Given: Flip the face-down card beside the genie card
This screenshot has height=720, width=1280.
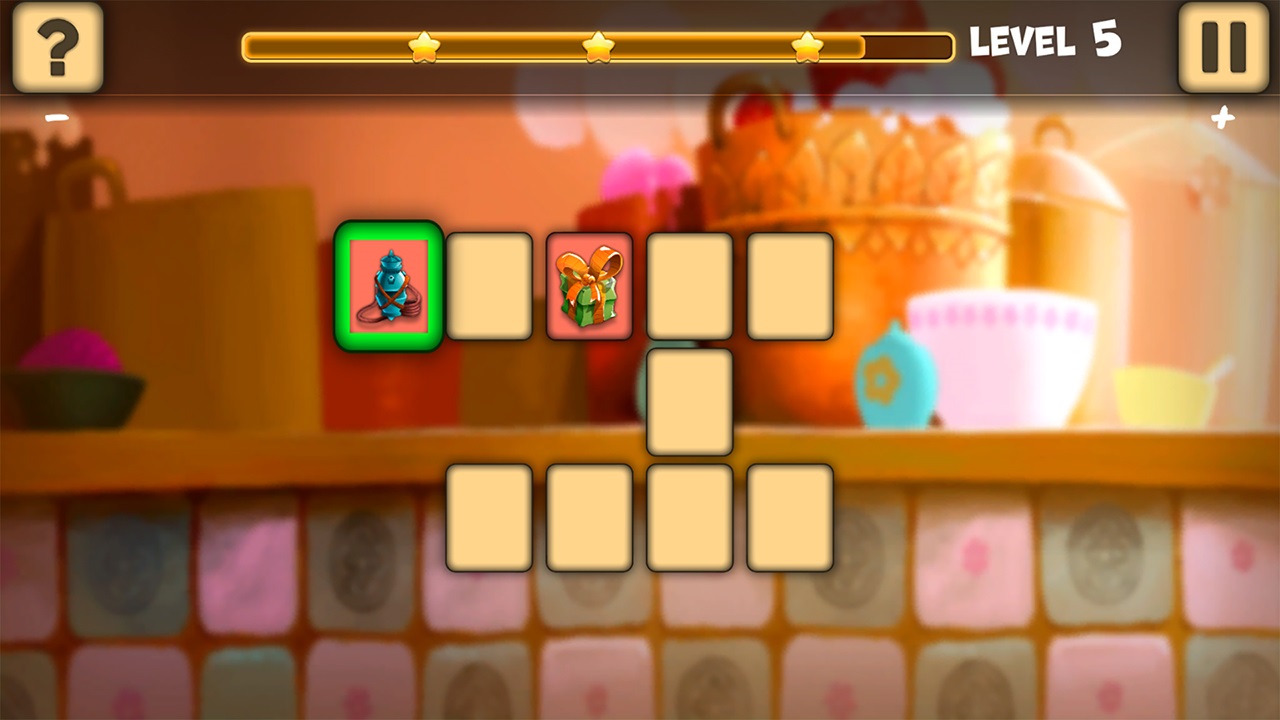Looking at the screenshot, I should tap(489, 287).
